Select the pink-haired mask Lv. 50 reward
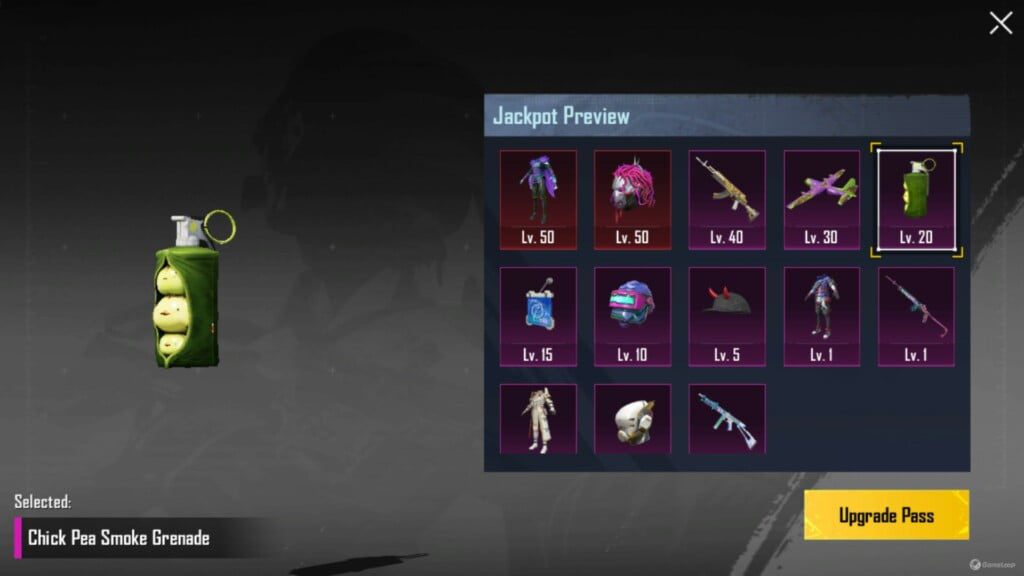Screen dimensions: 1024x576 pyautogui.click(x=632, y=199)
